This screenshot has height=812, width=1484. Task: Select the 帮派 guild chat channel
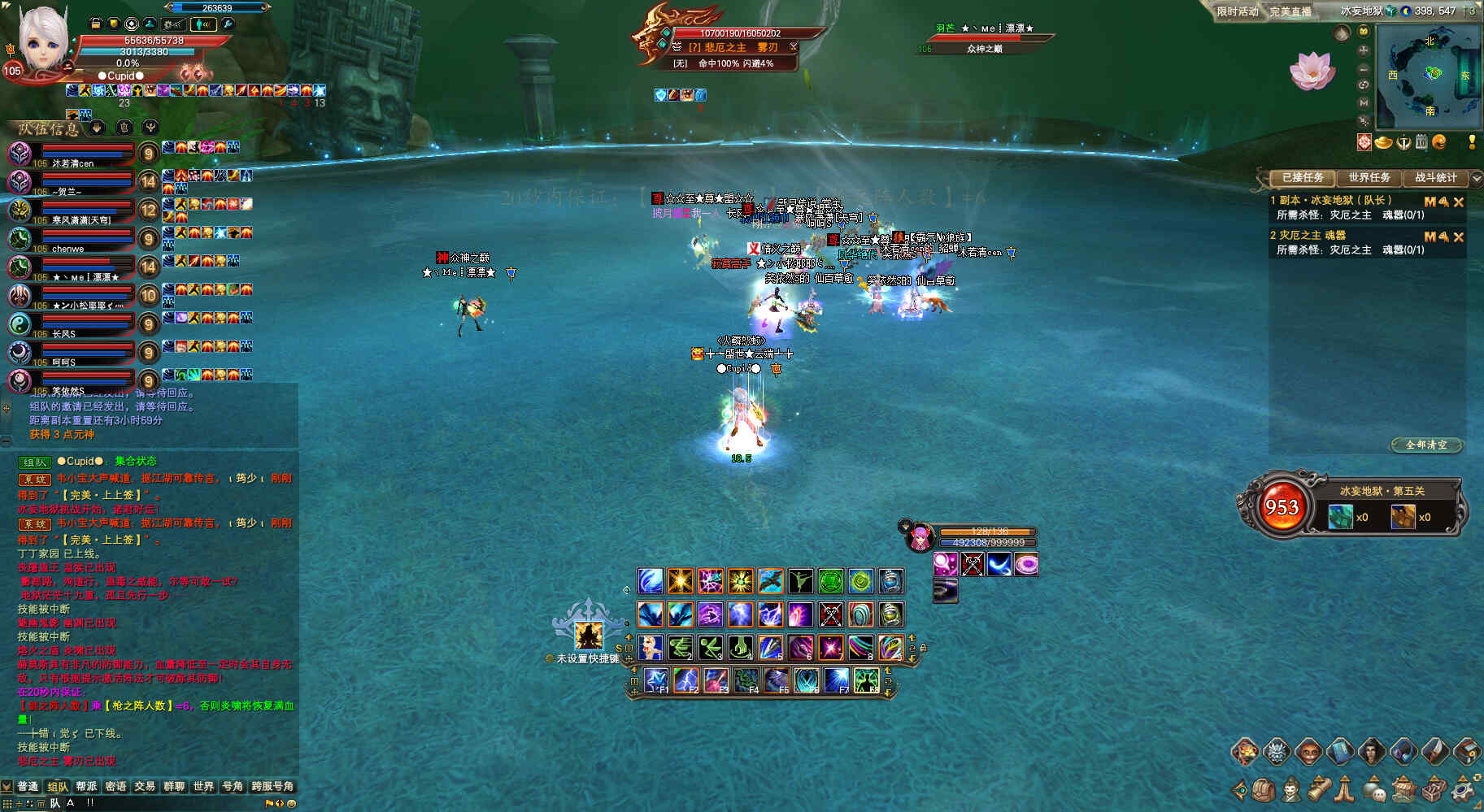(x=86, y=786)
